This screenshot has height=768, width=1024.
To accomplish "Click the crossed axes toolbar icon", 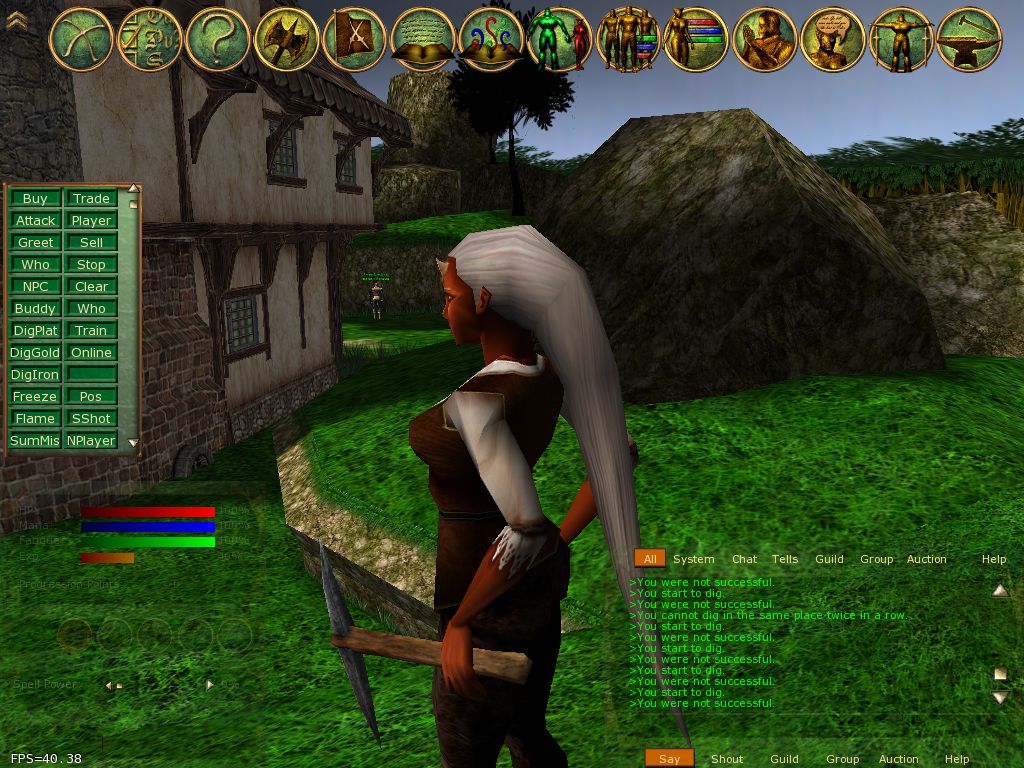I will [286, 38].
